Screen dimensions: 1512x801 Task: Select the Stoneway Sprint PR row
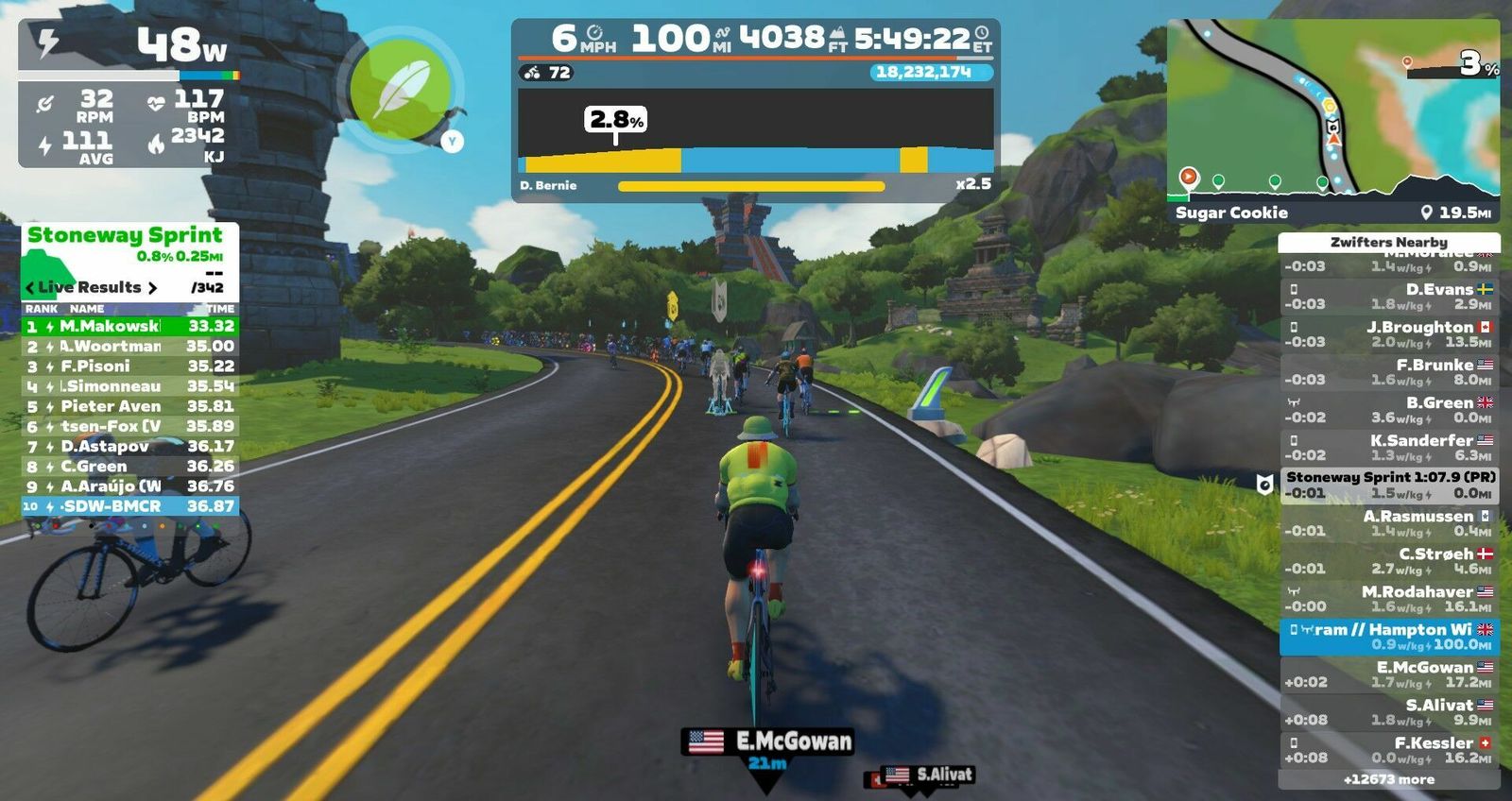click(x=1389, y=486)
